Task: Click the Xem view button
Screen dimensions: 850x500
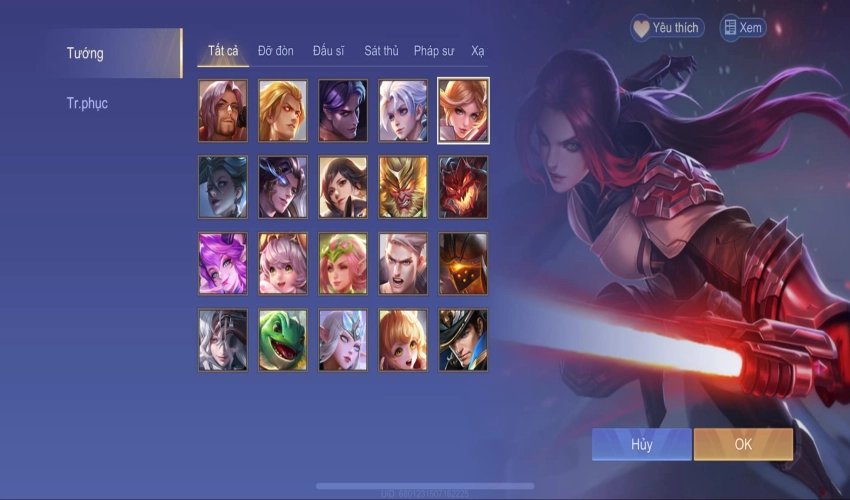Action: (742, 28)
